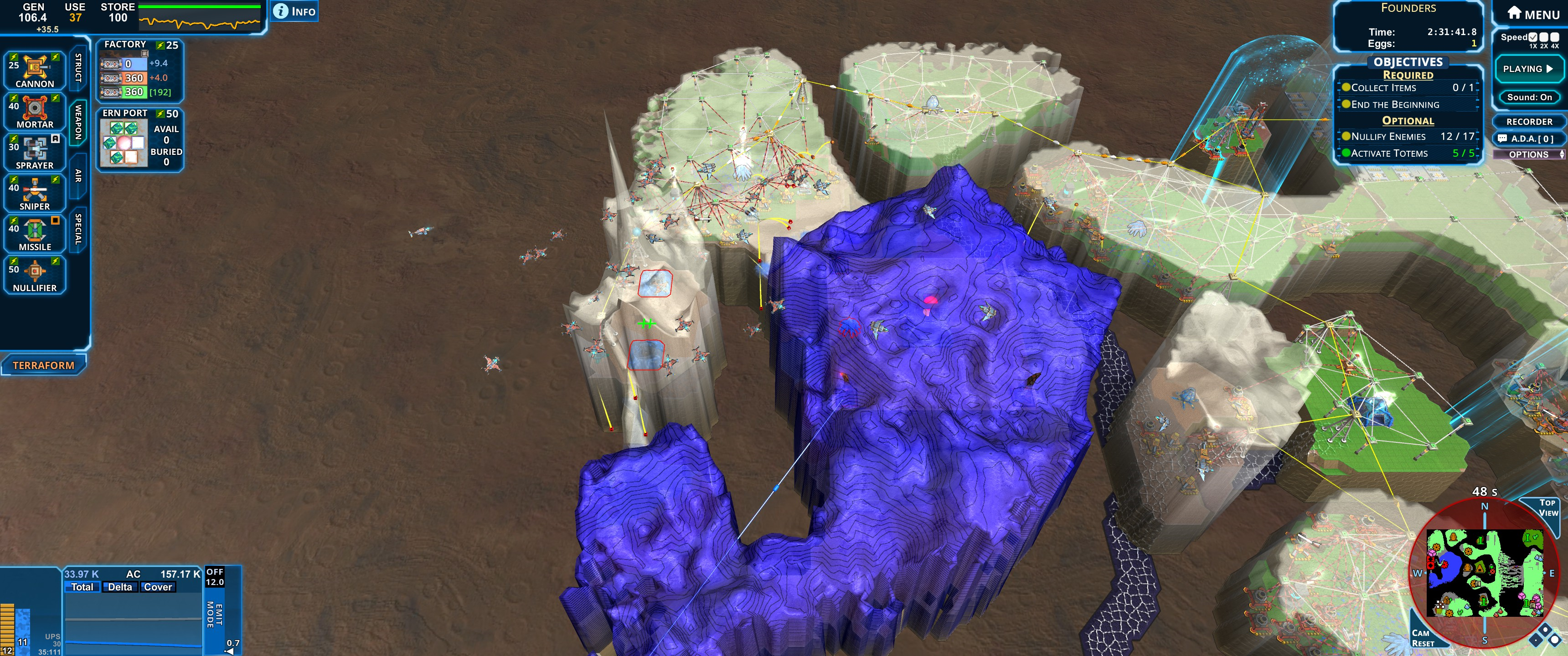Choose the Missile launcher
Image resolution: width=1568 pixels, height=656 pixels.
click(x=35, y=234)
